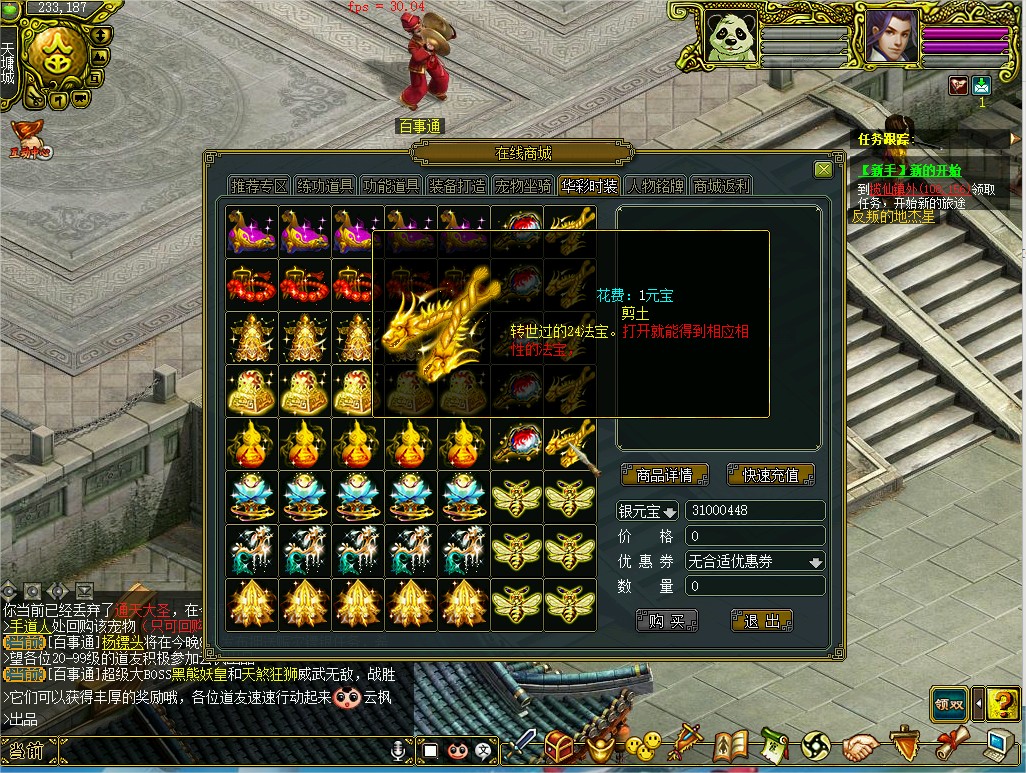Open 商品详情 item details

[x=664, y=475]
